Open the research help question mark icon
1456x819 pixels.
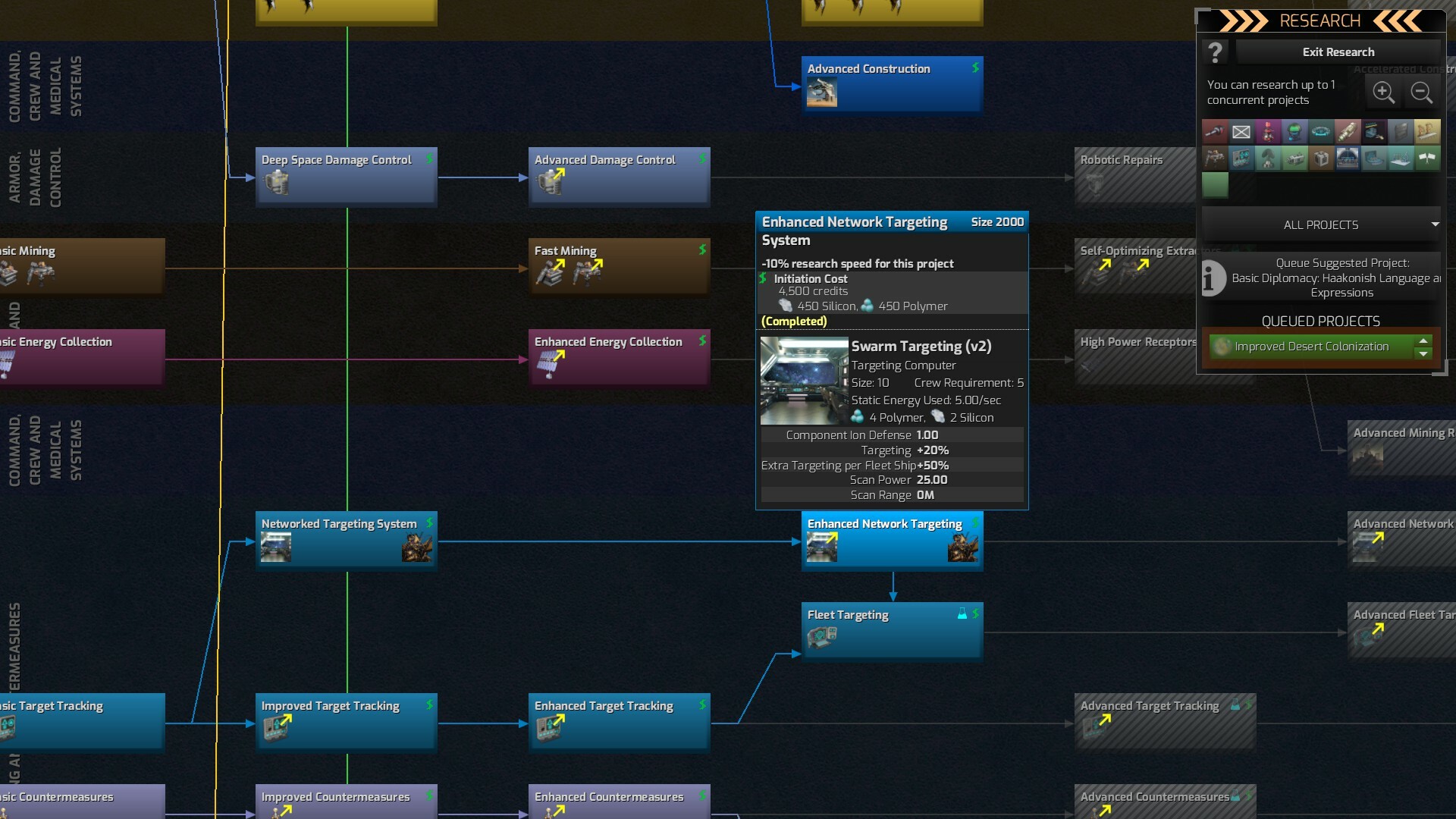pyautogui.click(x=1215, y=52)
